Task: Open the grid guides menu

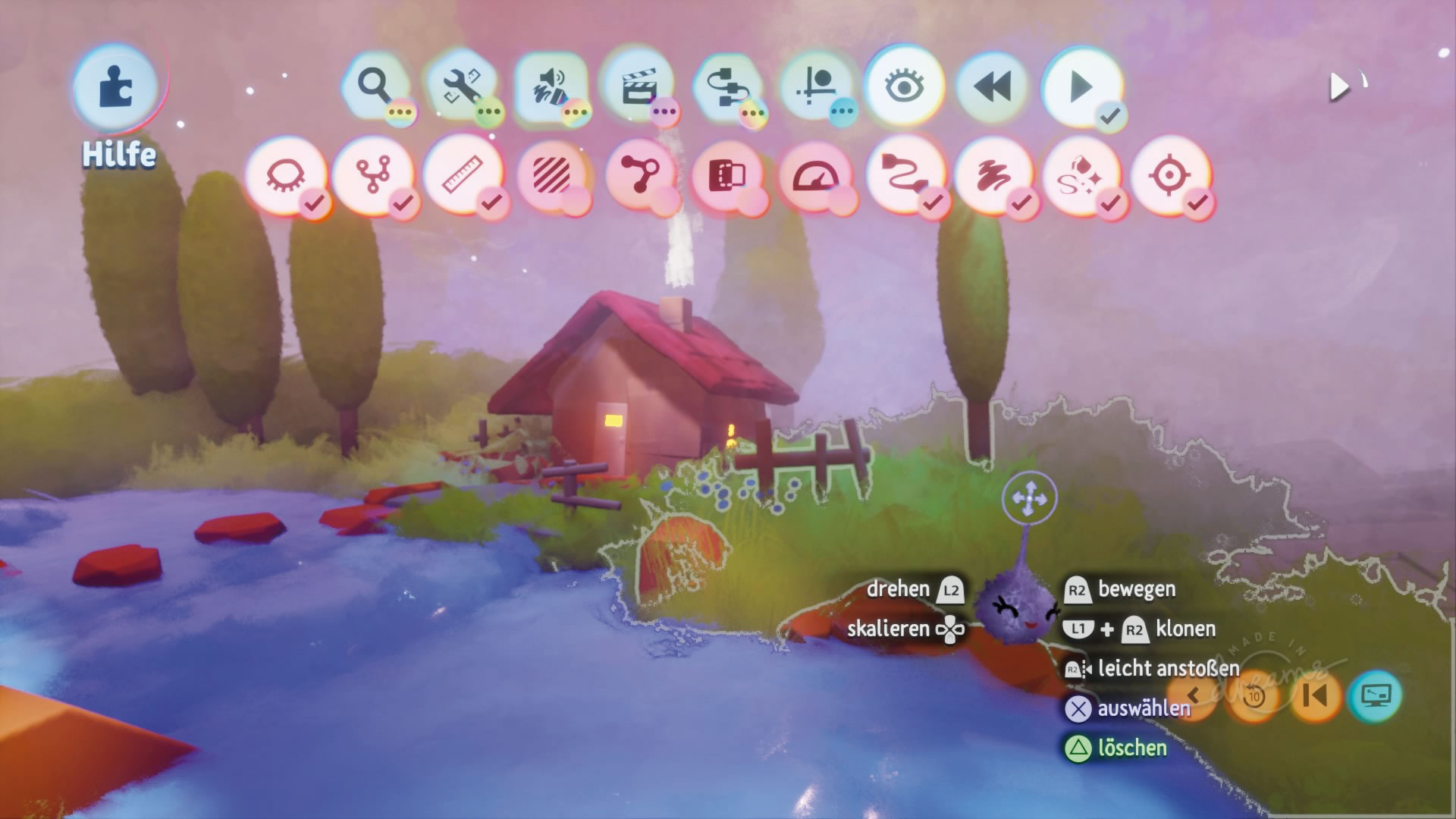Action: 815,86
